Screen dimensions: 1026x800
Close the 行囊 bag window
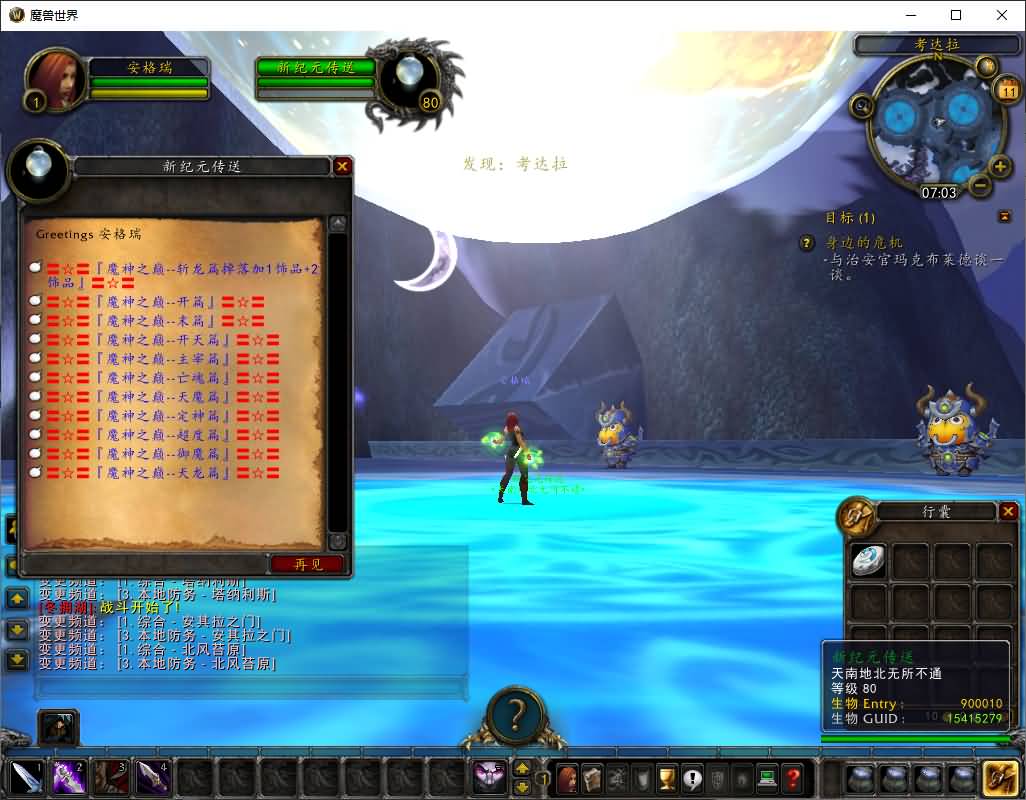pyautogui.click(x=1009, y=512)
